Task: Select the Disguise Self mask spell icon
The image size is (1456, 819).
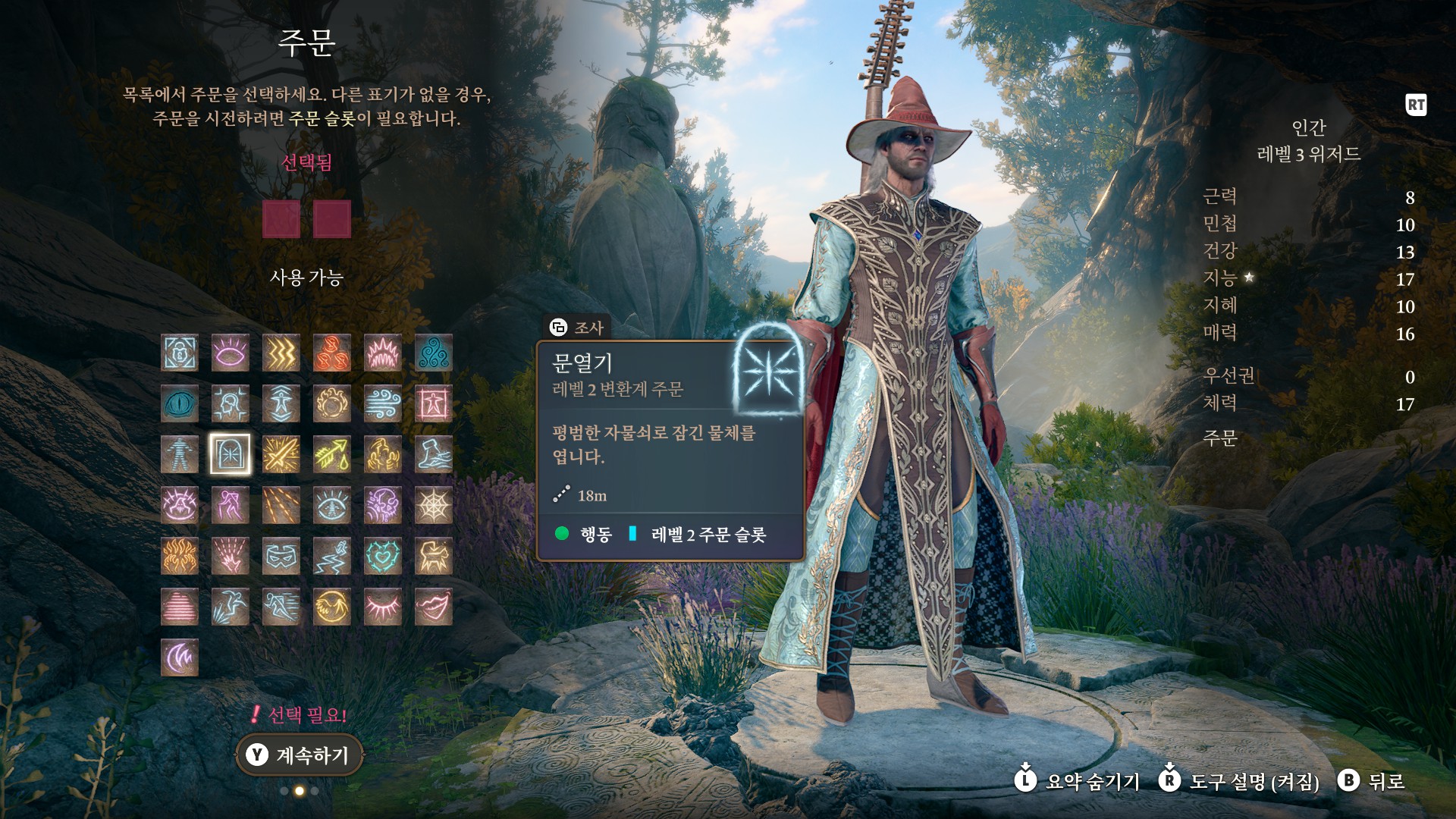Action: click(x=281, y=556)
